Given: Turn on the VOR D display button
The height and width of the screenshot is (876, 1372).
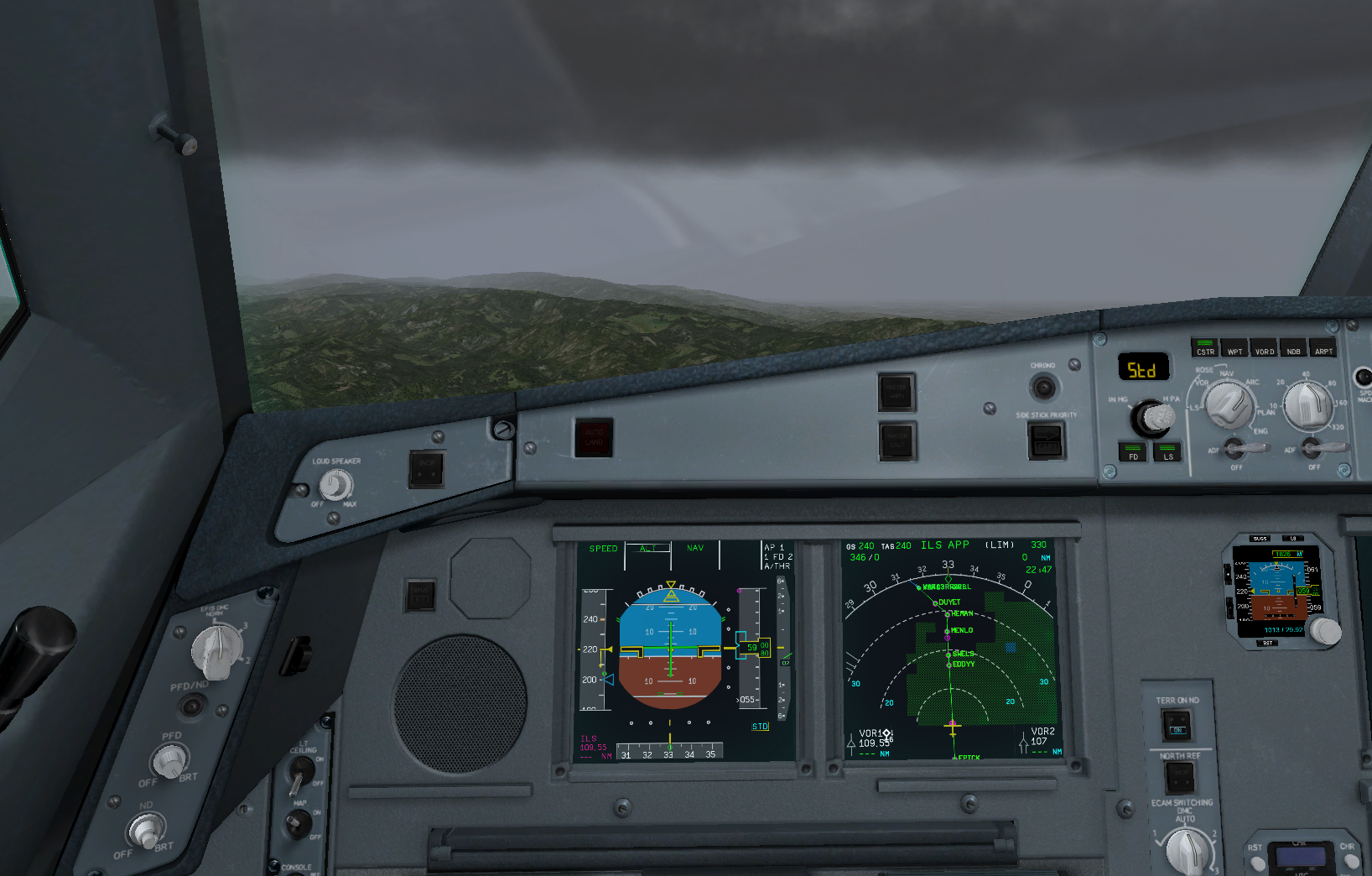Looking at the screenshot, I should (1264, 347).
